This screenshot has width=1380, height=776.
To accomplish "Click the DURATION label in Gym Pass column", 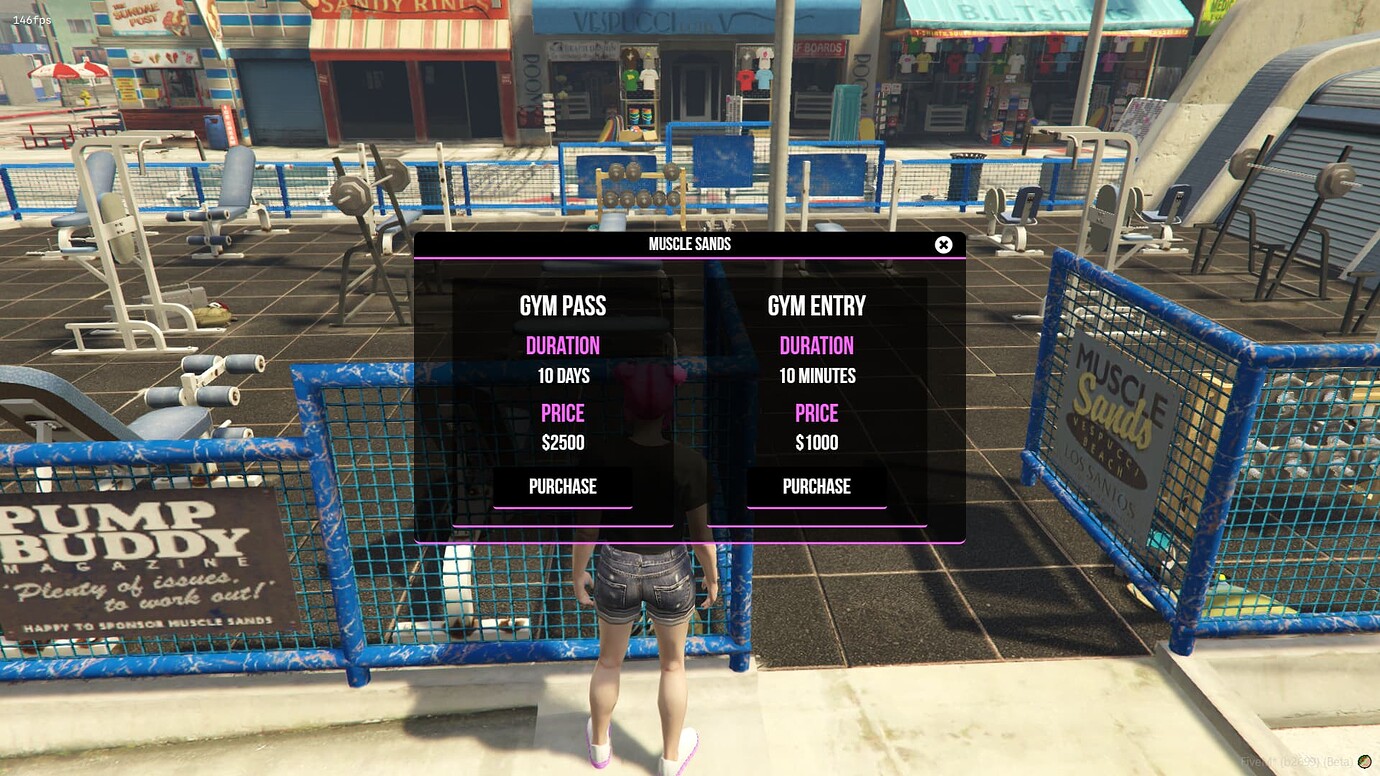I will point(562,345).
